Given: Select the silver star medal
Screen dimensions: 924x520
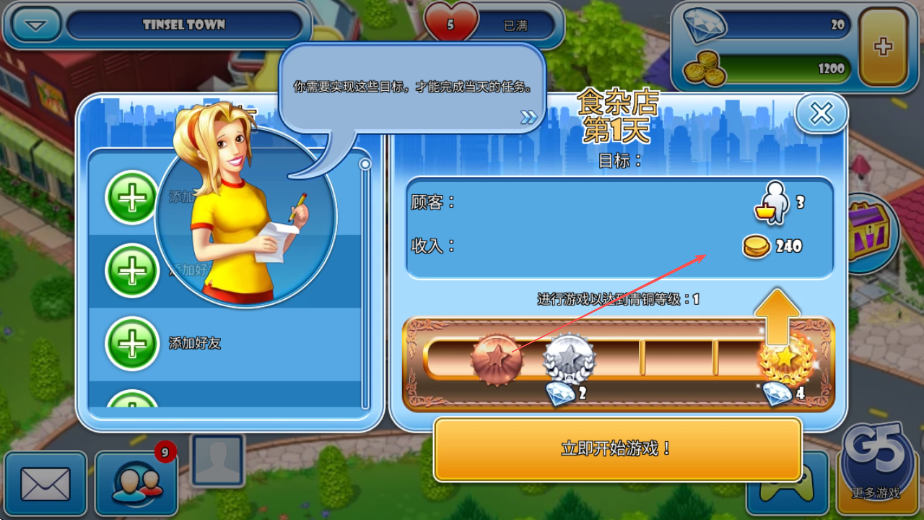Looking at the screenshot, I should (568, 357).
